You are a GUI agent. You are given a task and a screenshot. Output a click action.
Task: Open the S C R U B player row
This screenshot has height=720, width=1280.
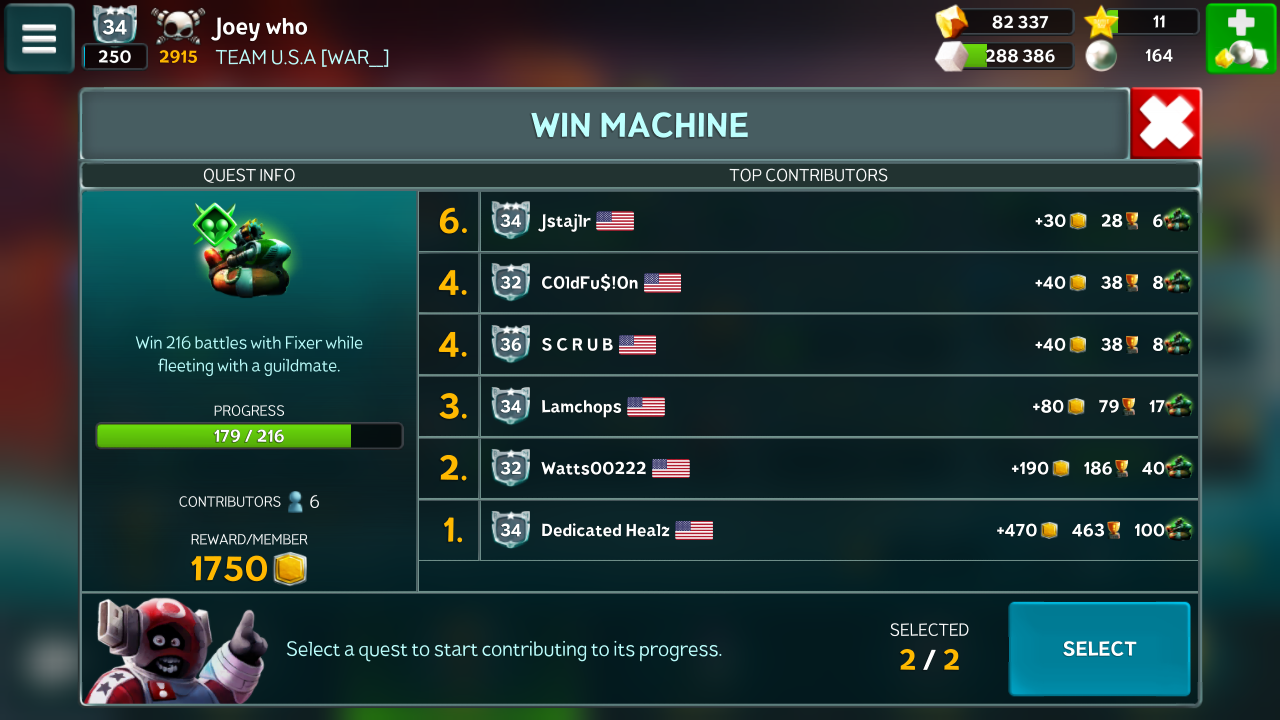click(808, 344)
